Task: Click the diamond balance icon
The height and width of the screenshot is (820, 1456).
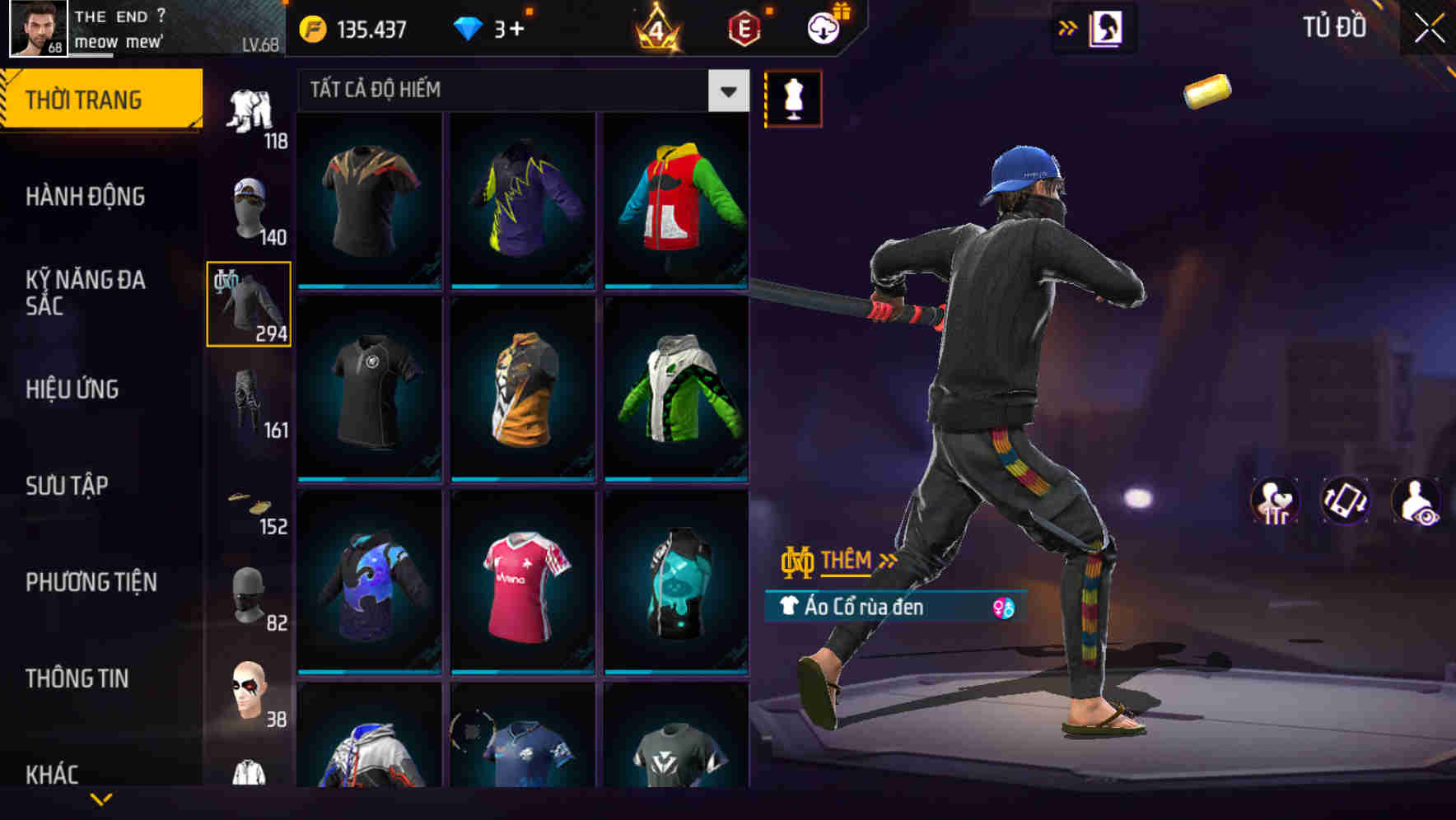Action: click(469, 27)
